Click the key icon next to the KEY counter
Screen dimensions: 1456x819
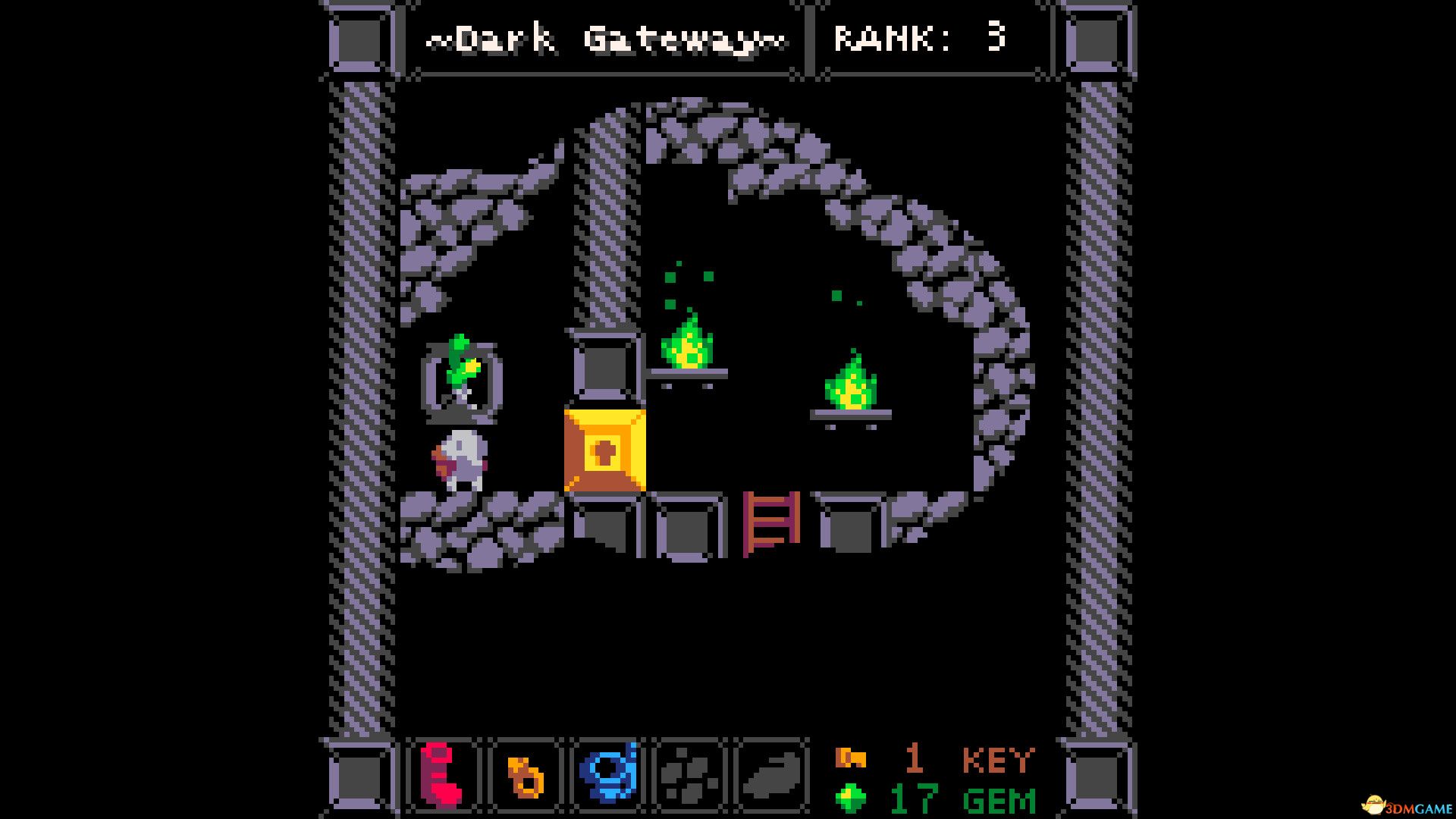[852, 757]
